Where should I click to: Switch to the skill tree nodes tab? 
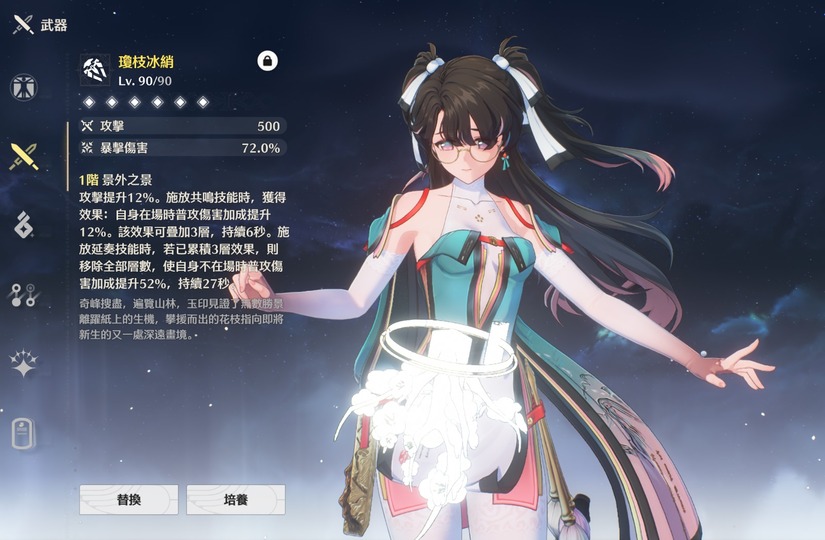pos(24,294)
